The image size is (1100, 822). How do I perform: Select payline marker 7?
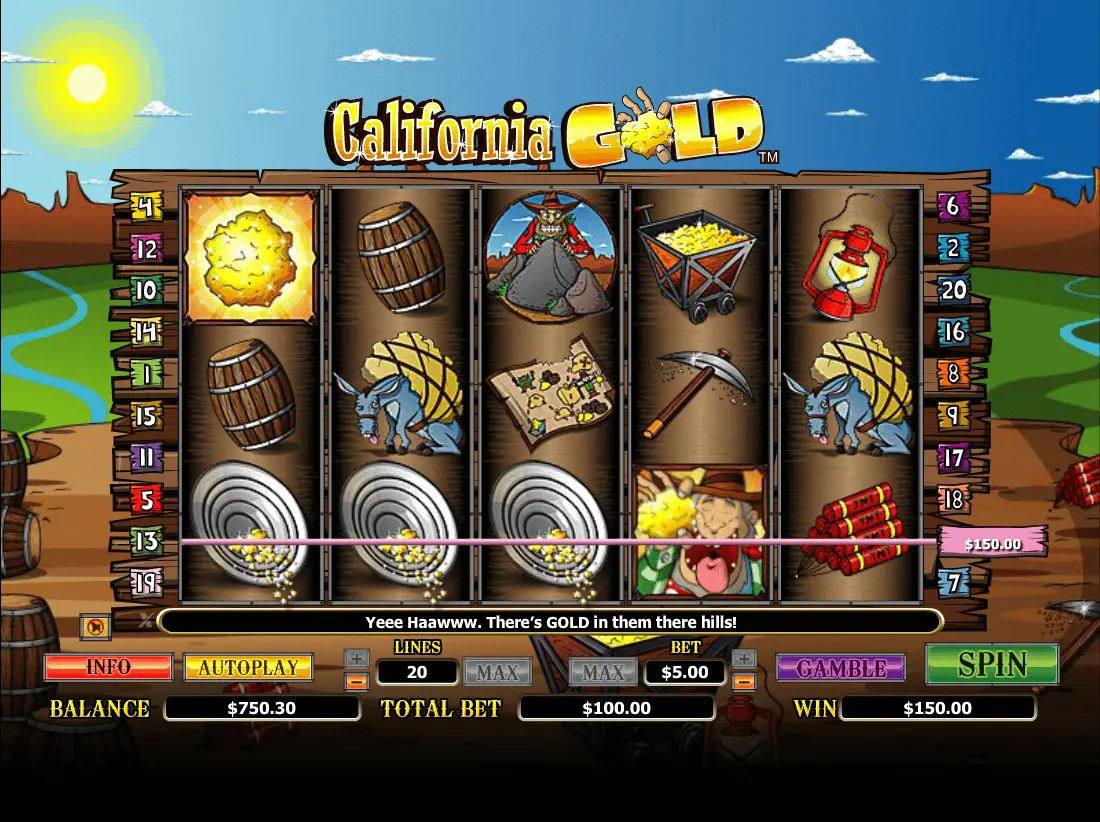(954, 581)
